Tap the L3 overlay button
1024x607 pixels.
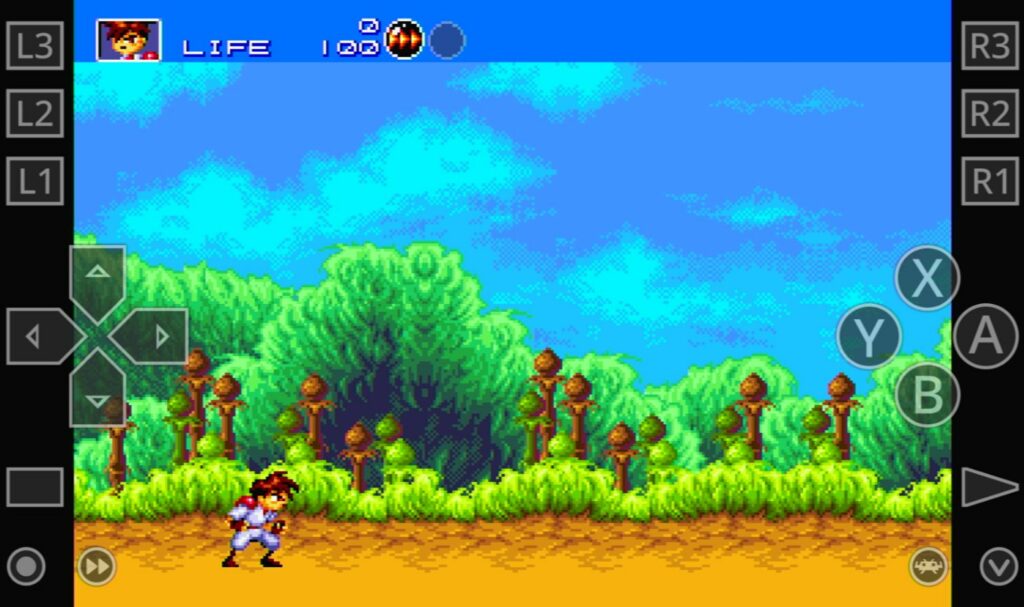pyautogui.click(x=35, y=46)
